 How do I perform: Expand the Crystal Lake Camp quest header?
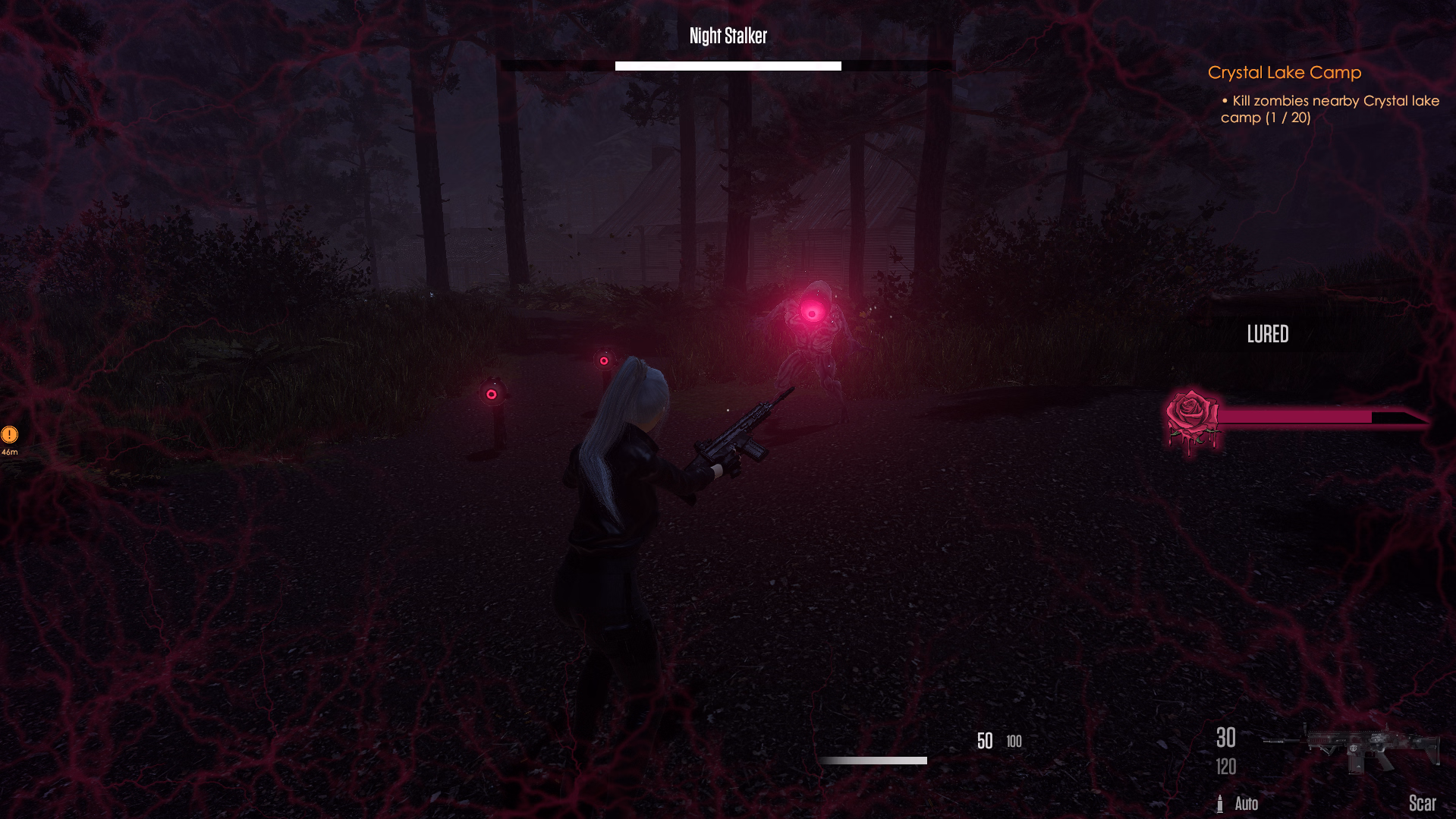[x=1284, y=72]
